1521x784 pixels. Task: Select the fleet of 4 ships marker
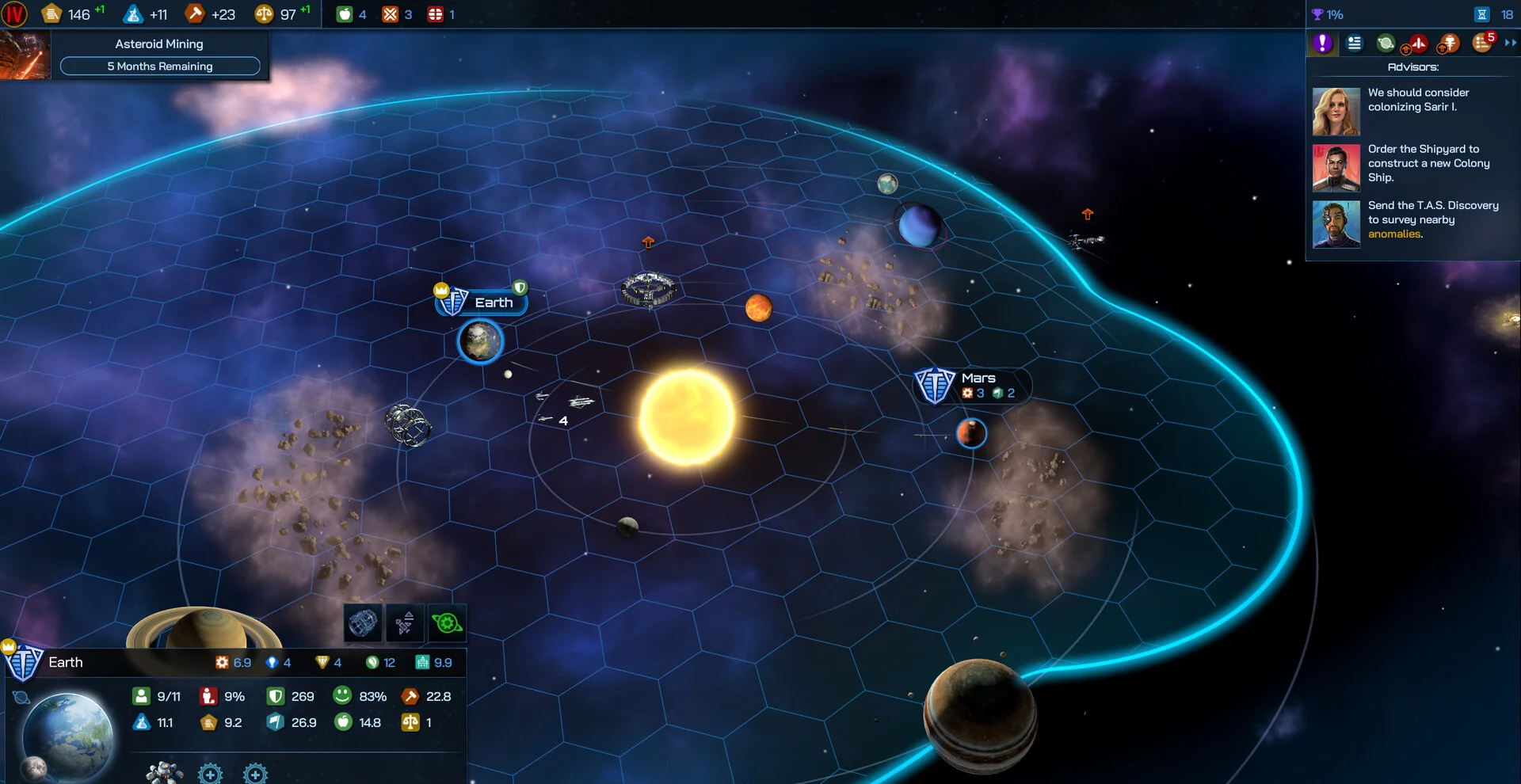[564, 408]
